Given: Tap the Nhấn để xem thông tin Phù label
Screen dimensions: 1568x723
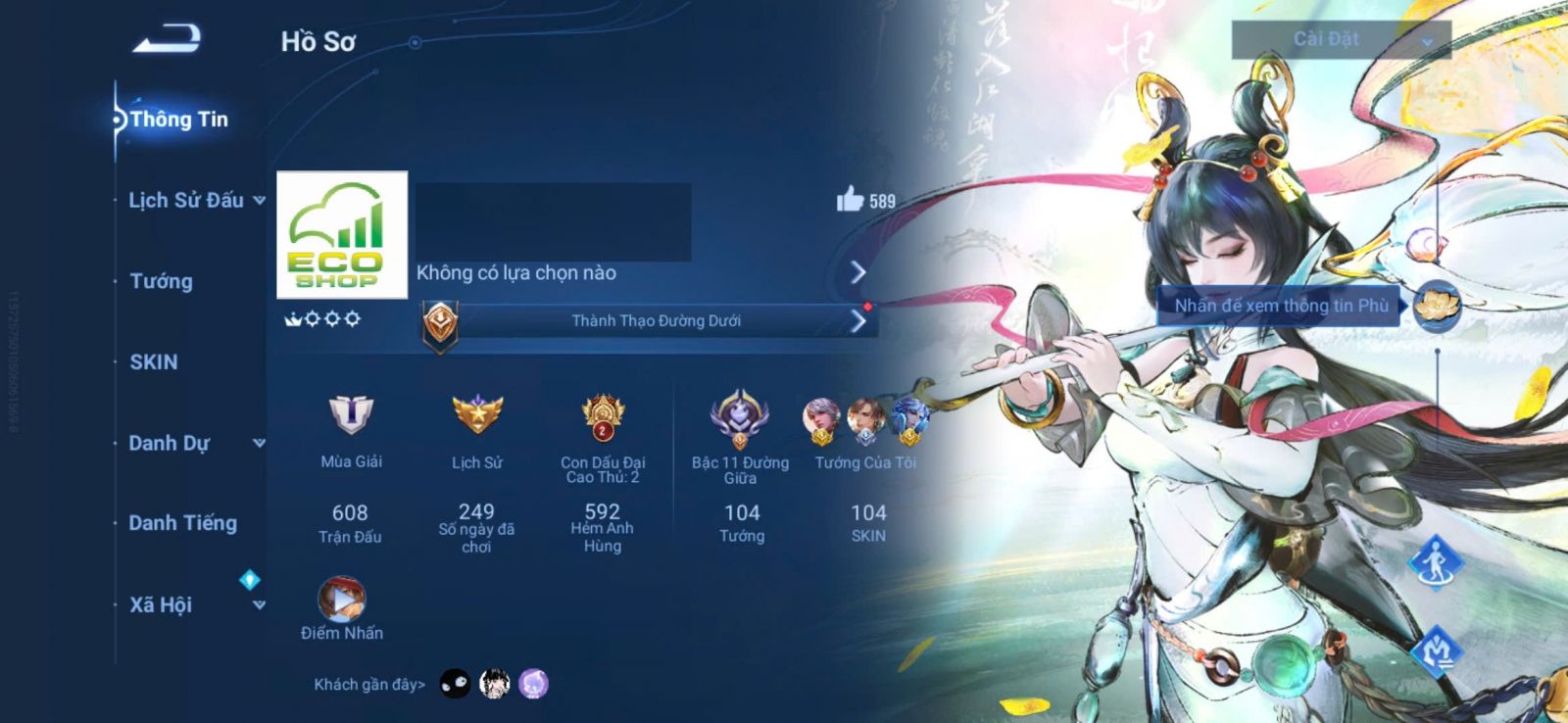Looking at the screenshot, I should coord(1281,306).
